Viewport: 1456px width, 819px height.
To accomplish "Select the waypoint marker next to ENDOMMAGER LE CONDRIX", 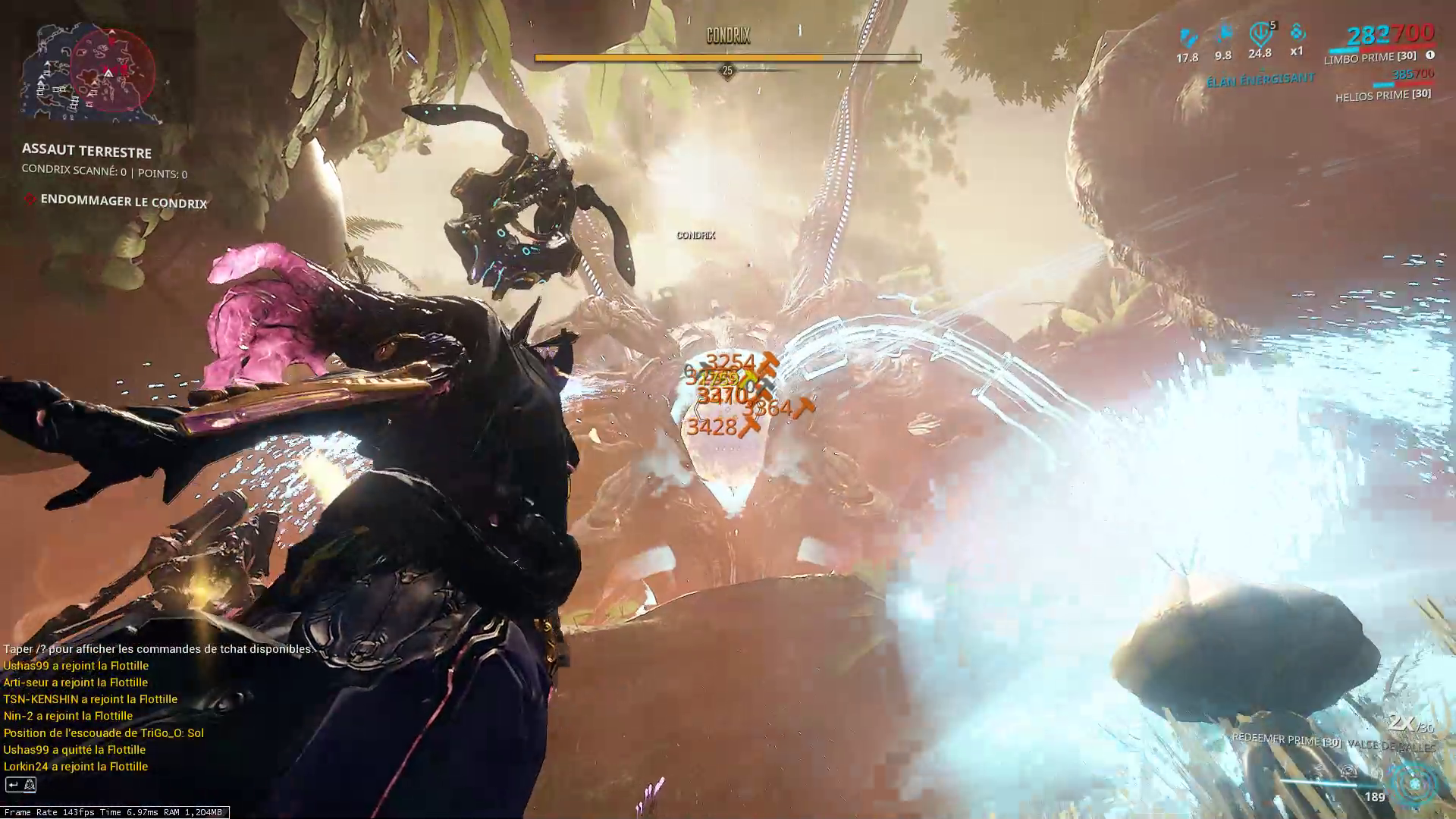I will click(x=30, y=201).
